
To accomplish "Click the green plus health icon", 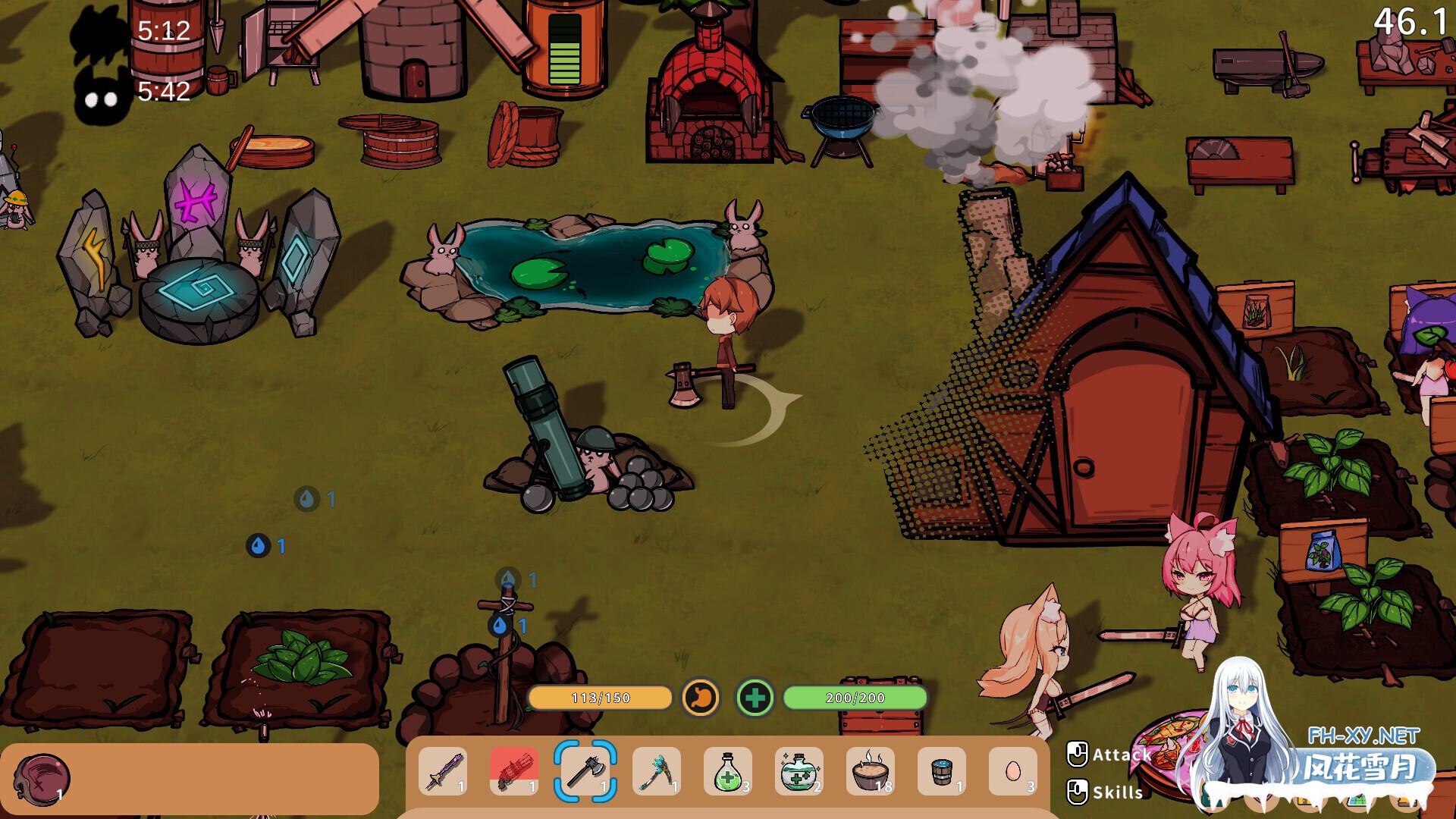I will click(755, 698).
